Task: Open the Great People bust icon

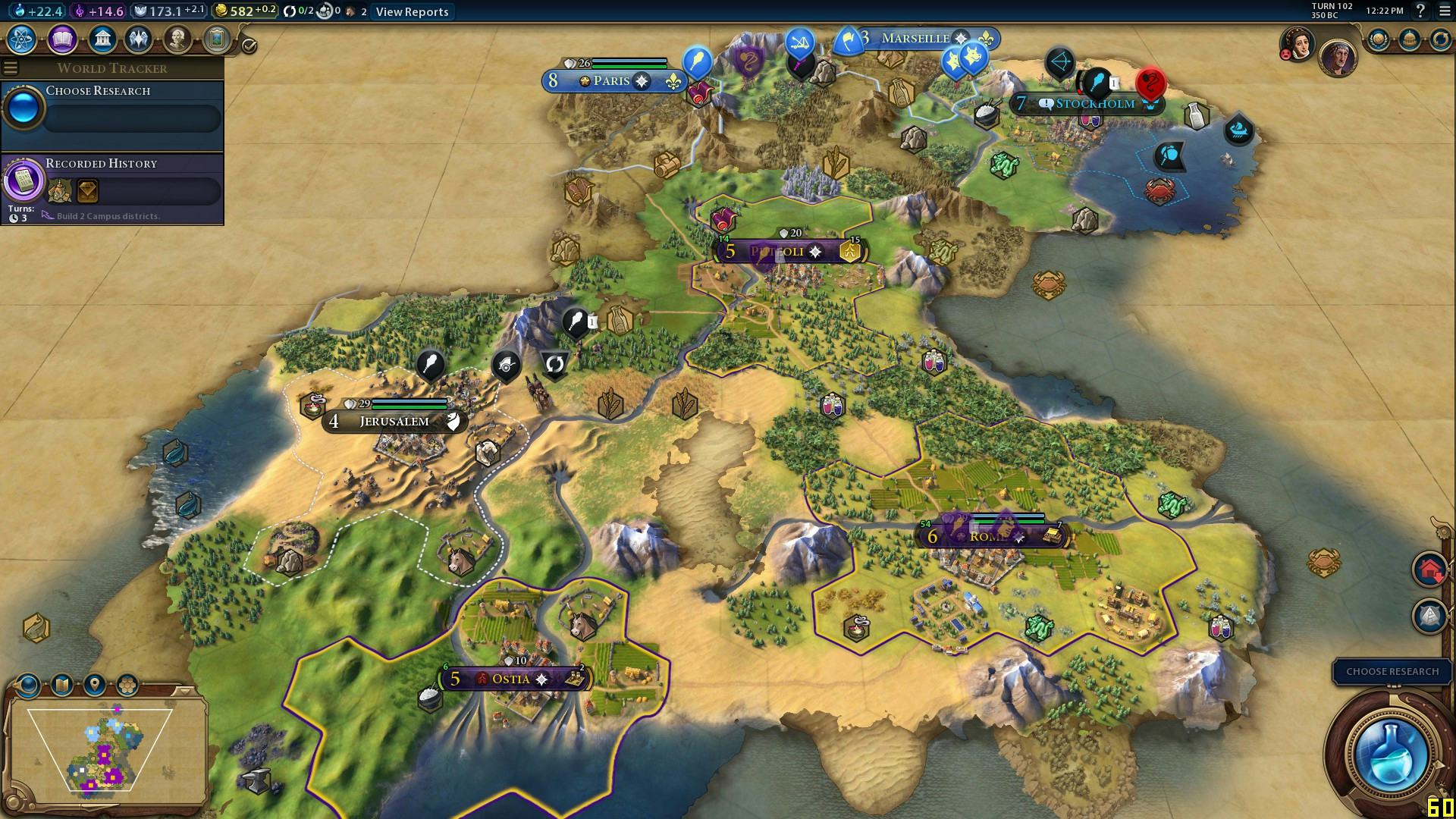Action: tap(177, 39)
